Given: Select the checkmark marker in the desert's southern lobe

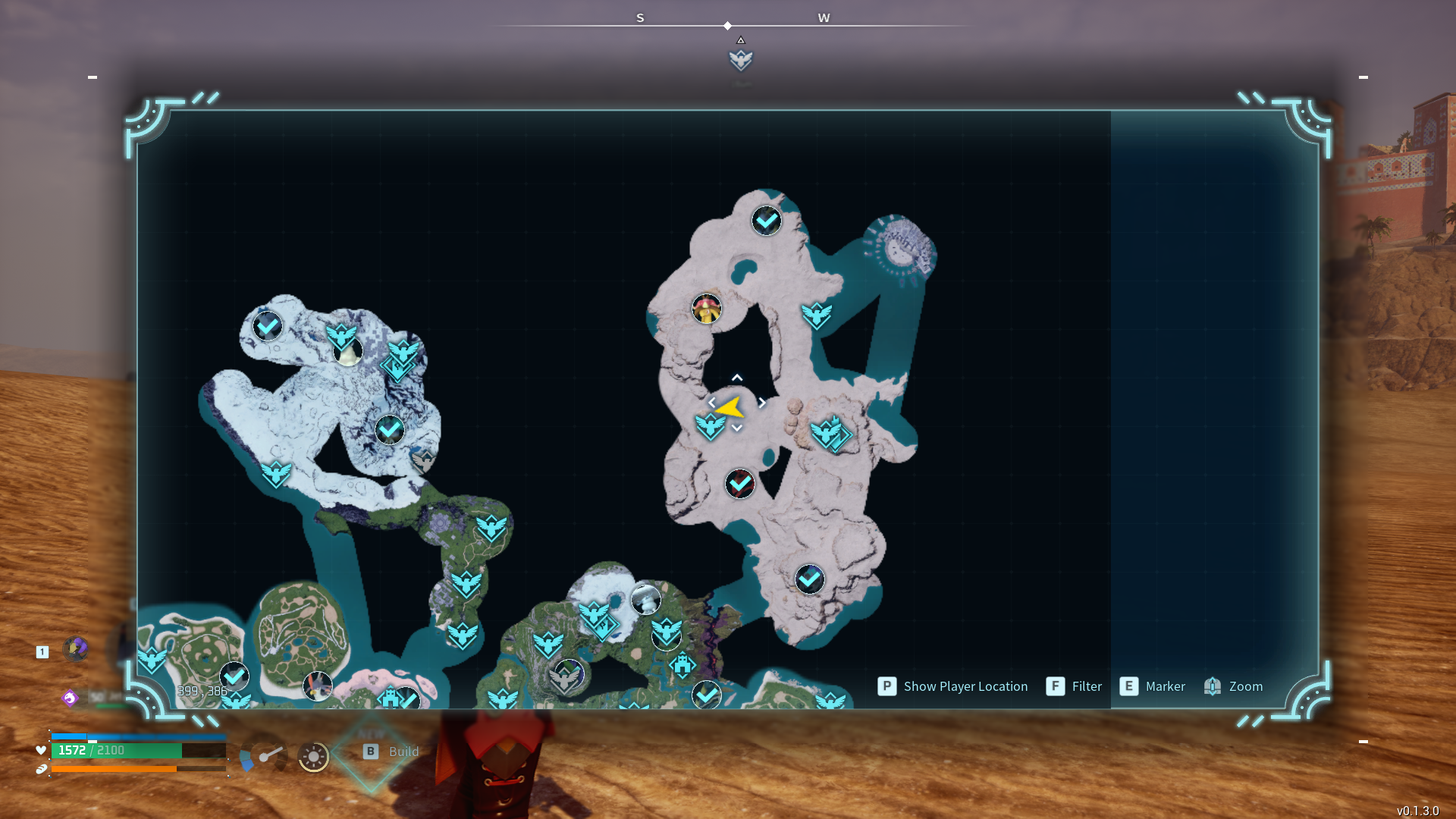Looking at the screenshot, I should [810, 579].
